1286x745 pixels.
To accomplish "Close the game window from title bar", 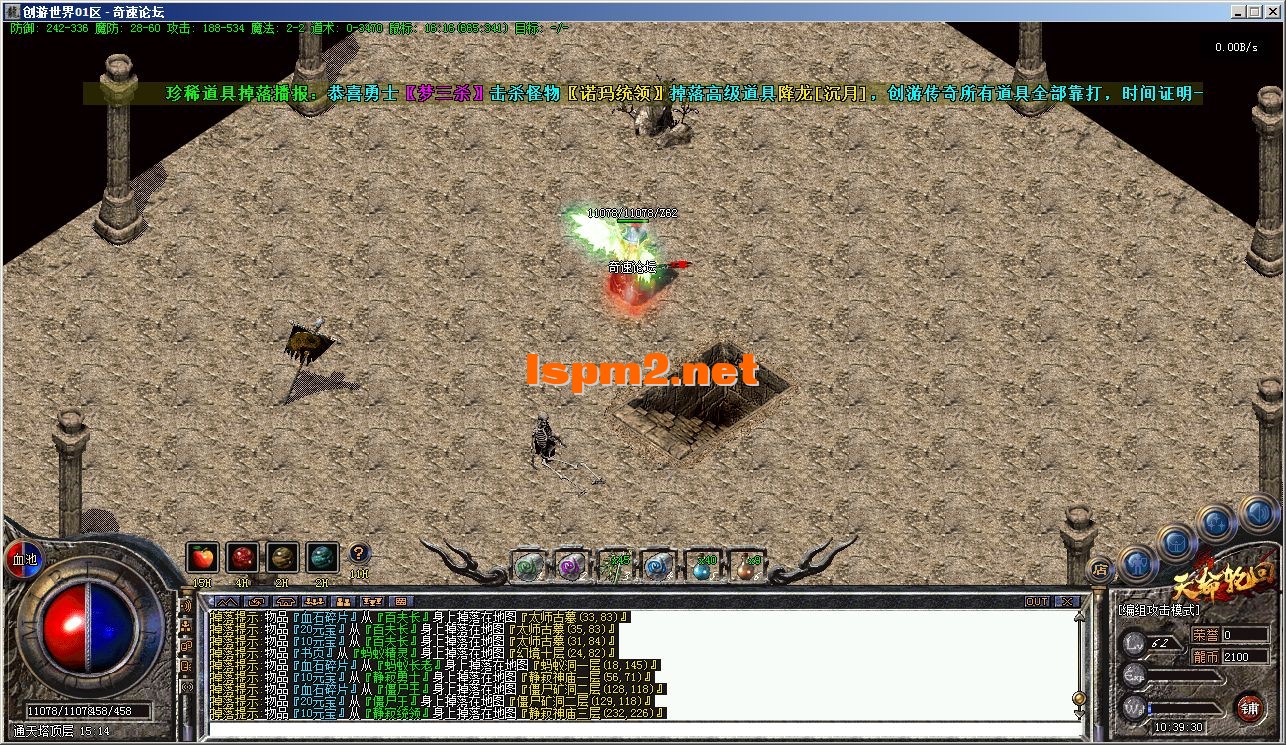I will (1275, 12).
